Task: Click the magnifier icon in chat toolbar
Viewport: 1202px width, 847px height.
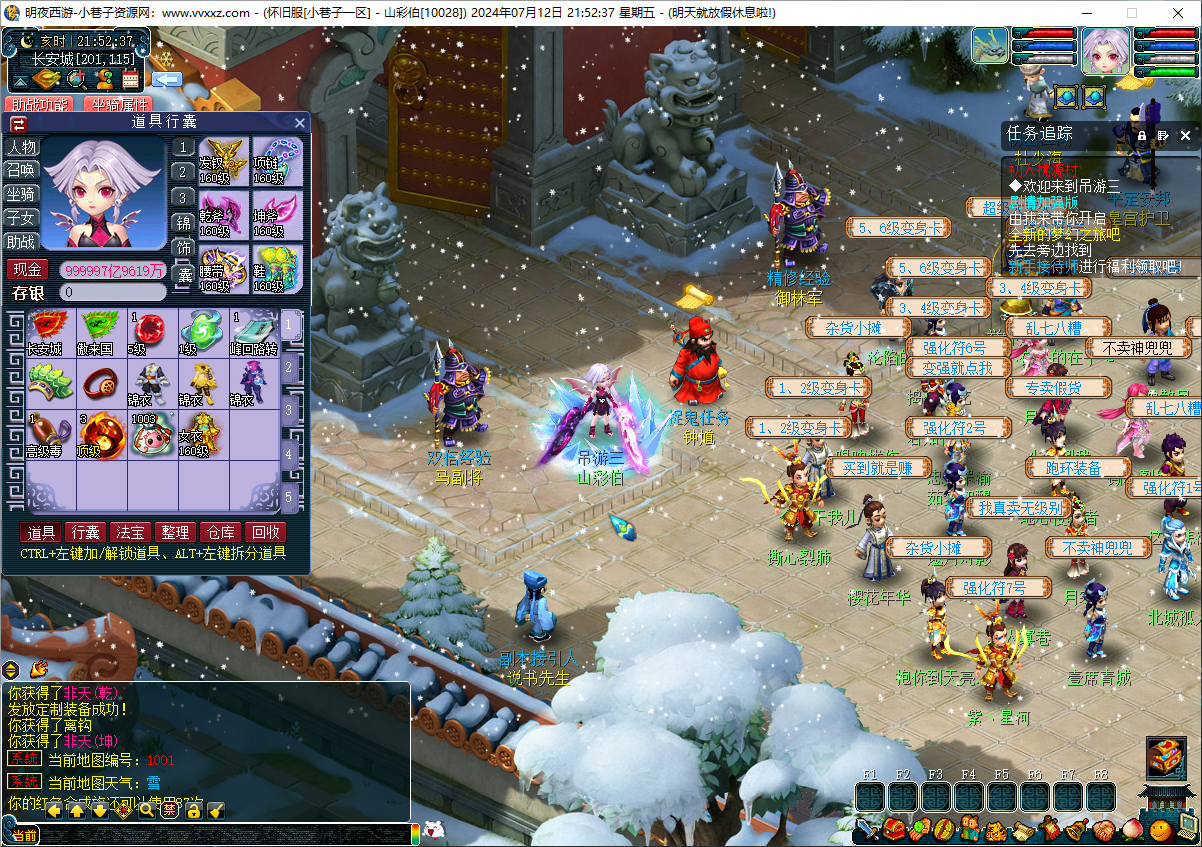Action: [146, 809]
